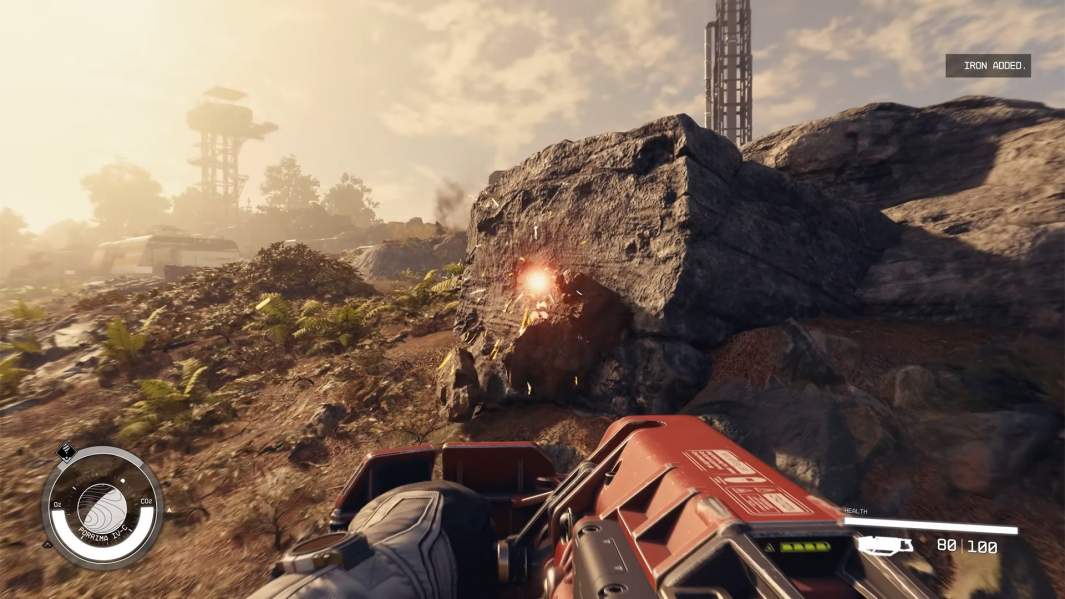Select the diamond quest marker on the compass
The image size is (1065, 599).
click(67, 451)
